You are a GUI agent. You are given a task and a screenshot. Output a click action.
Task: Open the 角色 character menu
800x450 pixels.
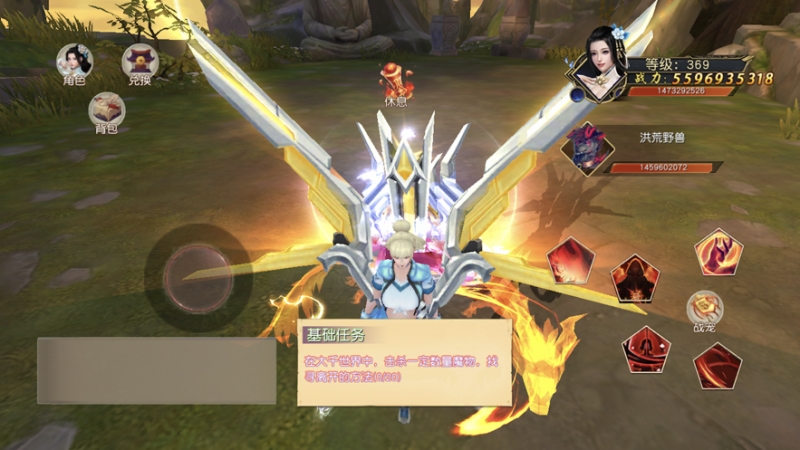tap(74, 62)
